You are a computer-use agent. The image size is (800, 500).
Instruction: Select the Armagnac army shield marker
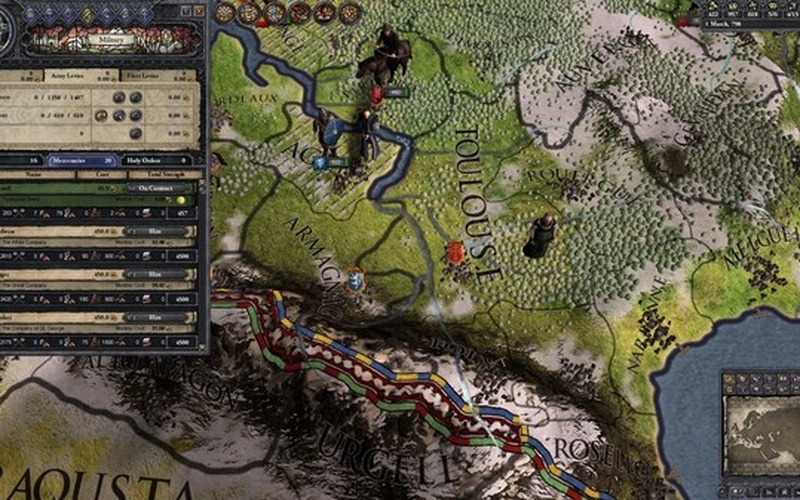tap(354, 282)
